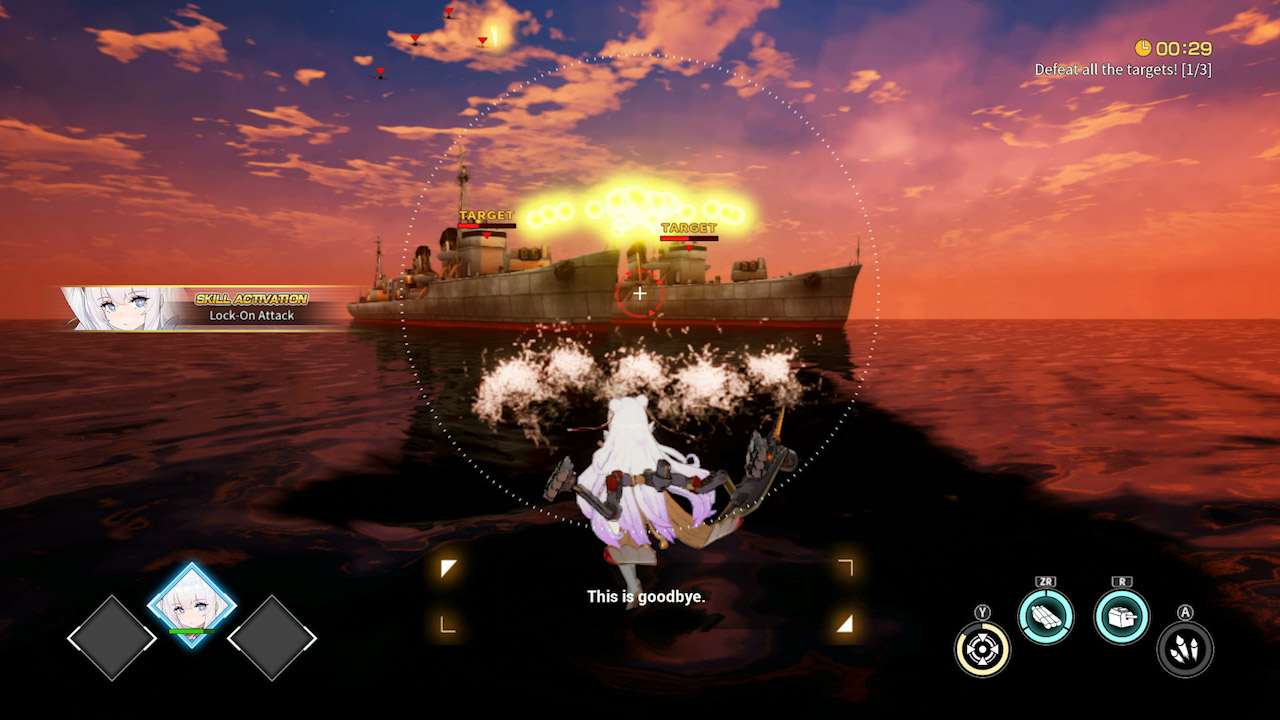Select the left TARGET marker on the destroyer
The image size is (1280, 720).
click(x=484, y=214)
